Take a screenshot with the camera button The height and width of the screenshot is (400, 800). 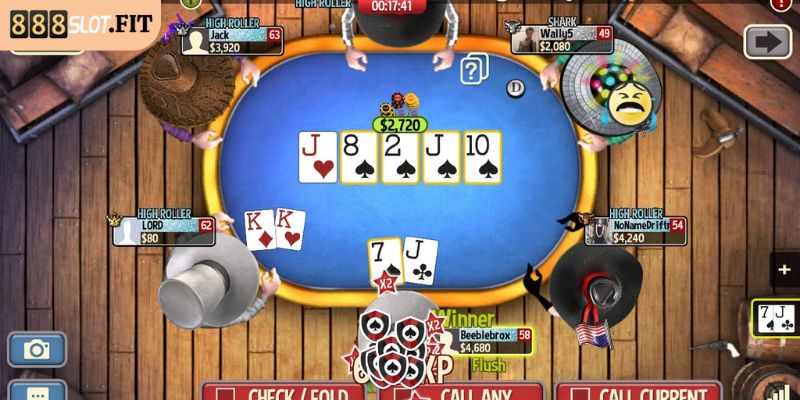[37, 349]
